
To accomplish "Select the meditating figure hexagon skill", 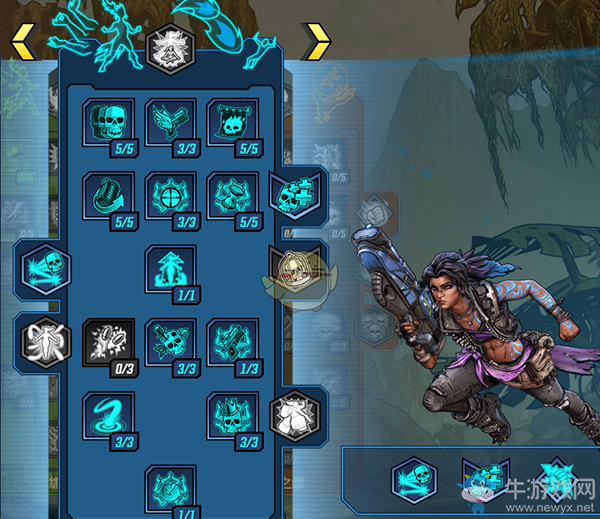I will coord(165,48).
